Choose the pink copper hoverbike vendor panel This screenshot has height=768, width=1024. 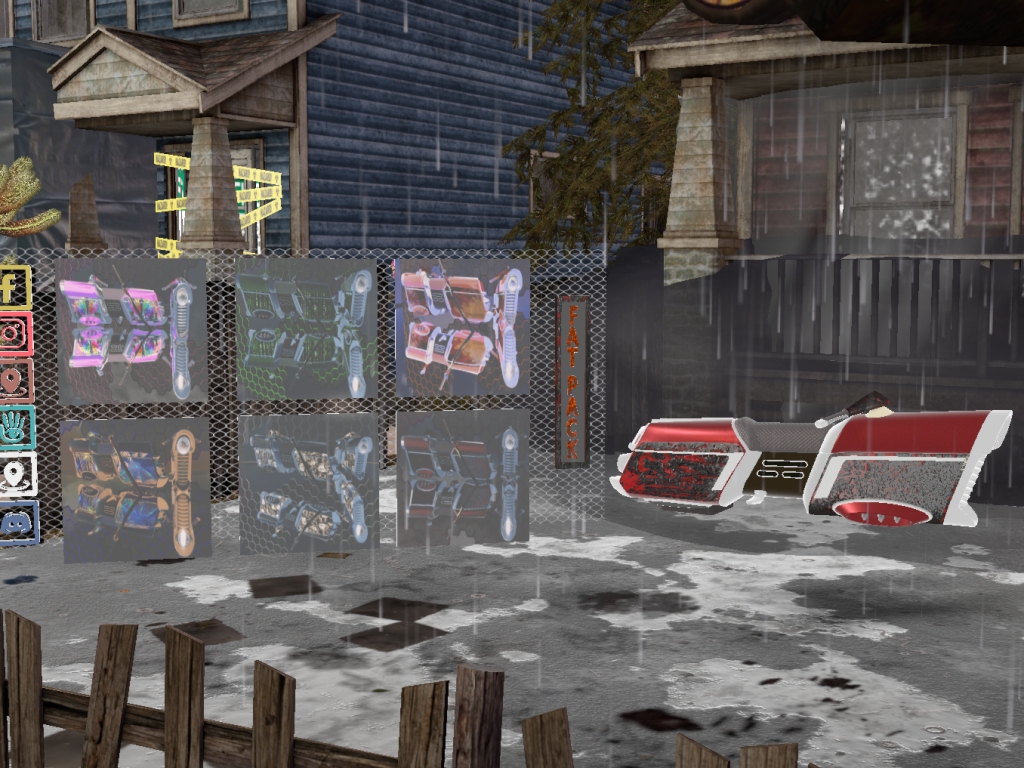(461, 327)
